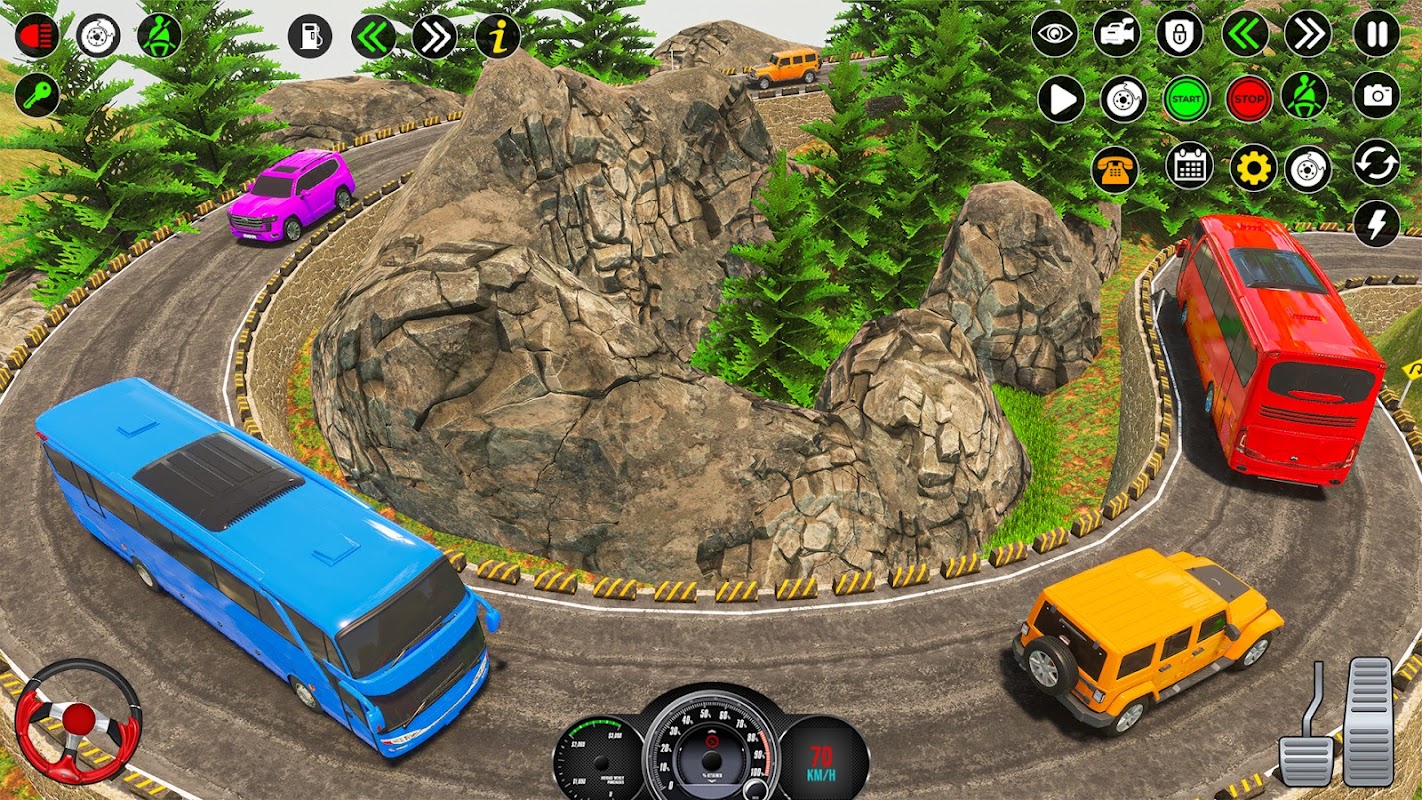Select the shield padlock icon
Viewport: 1422px width, 800px height.
point(1180,35)
